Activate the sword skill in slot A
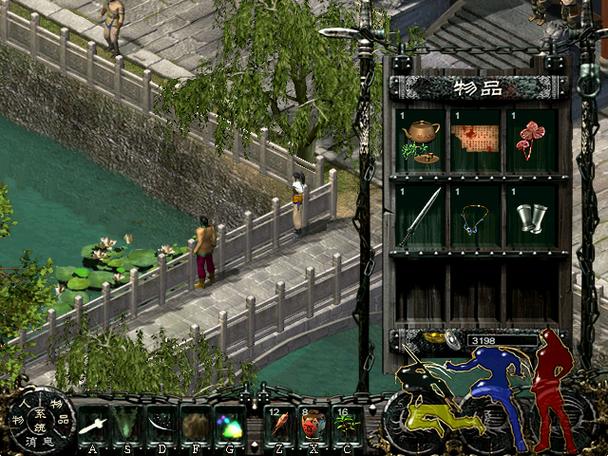 pos(93,425)
